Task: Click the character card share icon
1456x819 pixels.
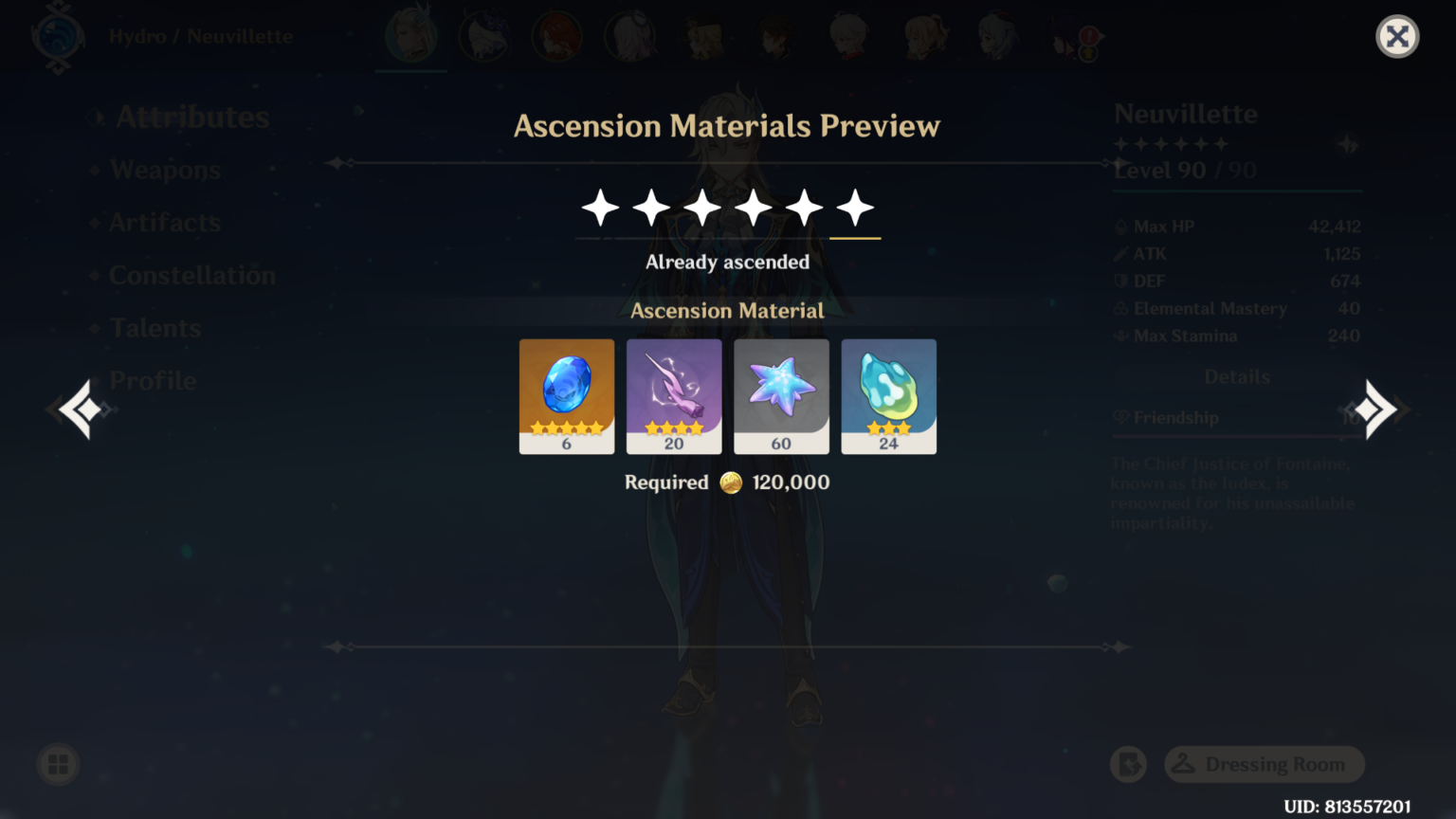Action: click(1128, 764)
